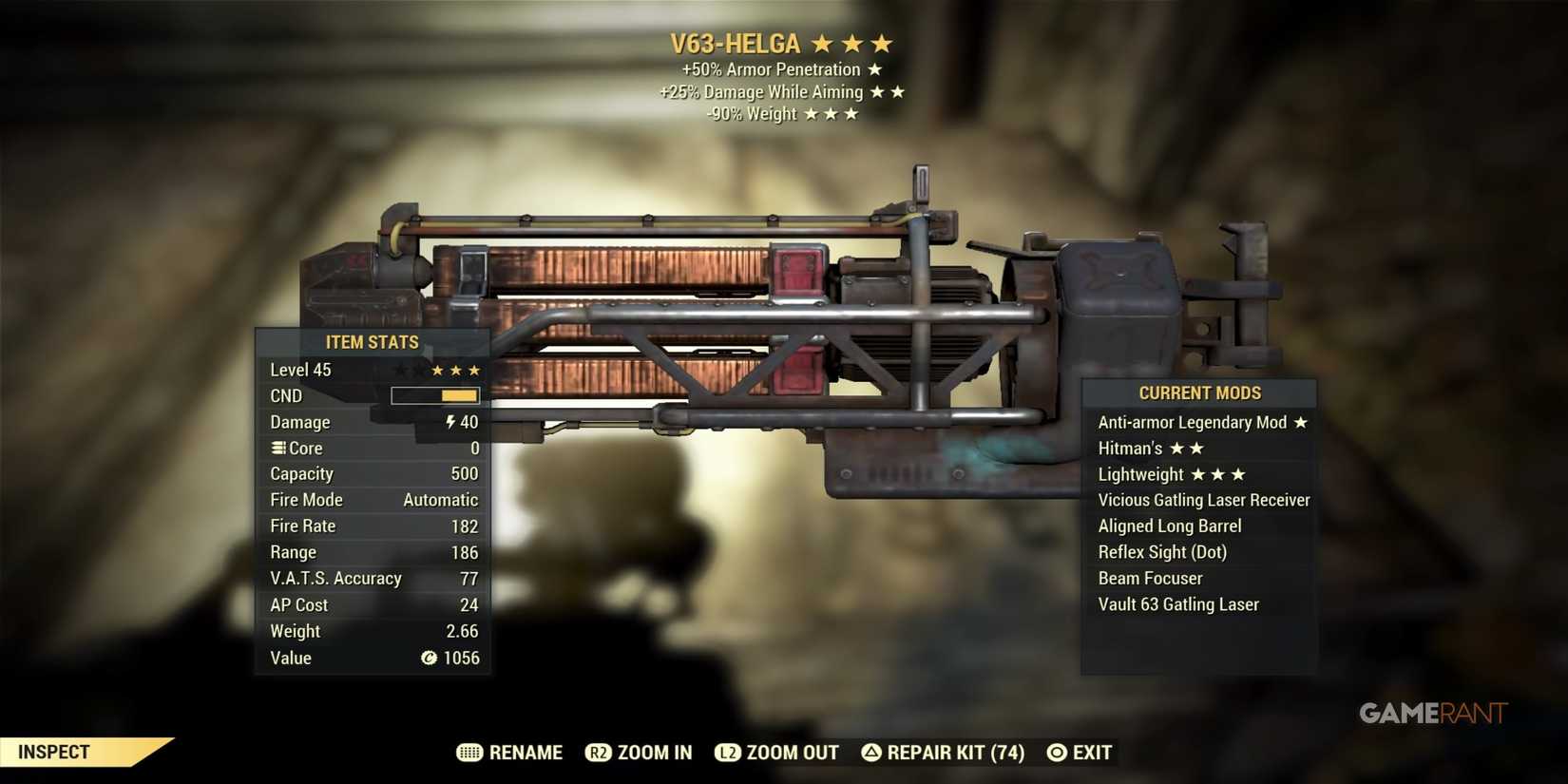Click the EXIT button

1095,752
